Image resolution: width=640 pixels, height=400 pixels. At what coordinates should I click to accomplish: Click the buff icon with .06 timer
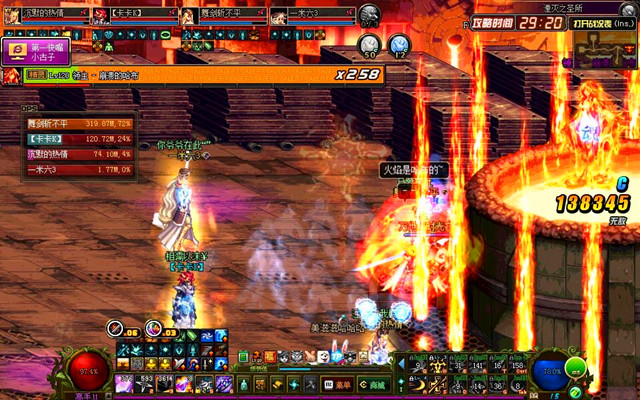116,329
